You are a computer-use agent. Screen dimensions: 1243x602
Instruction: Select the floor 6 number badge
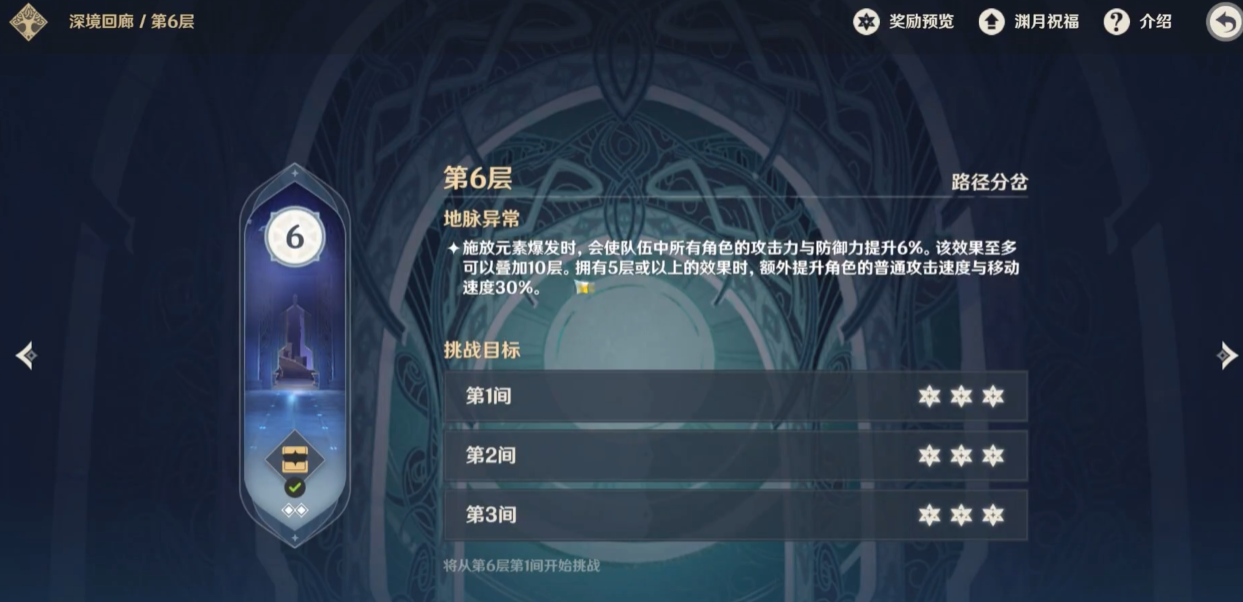[294, 237]
